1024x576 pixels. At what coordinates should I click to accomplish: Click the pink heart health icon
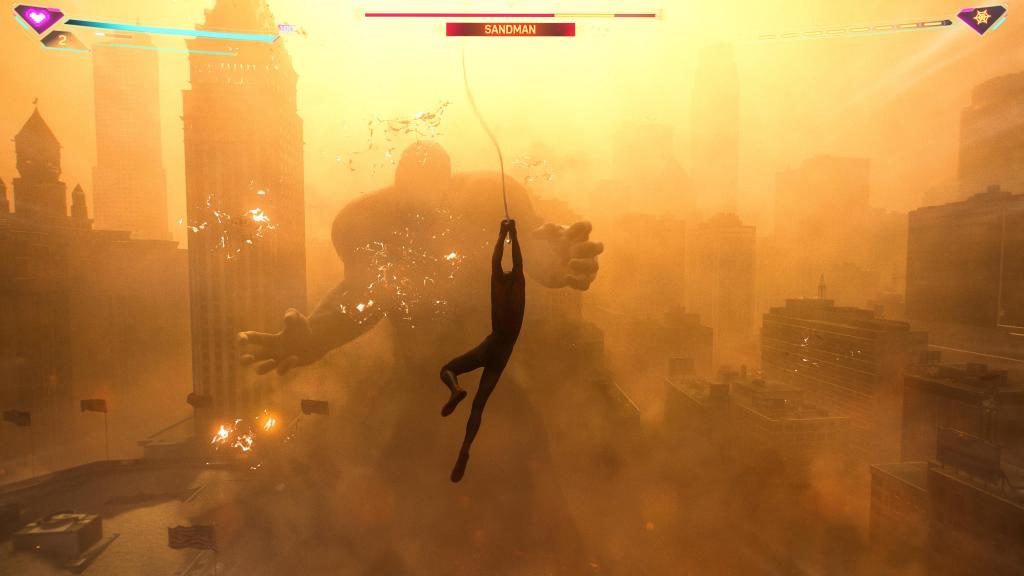pos(38,17)
